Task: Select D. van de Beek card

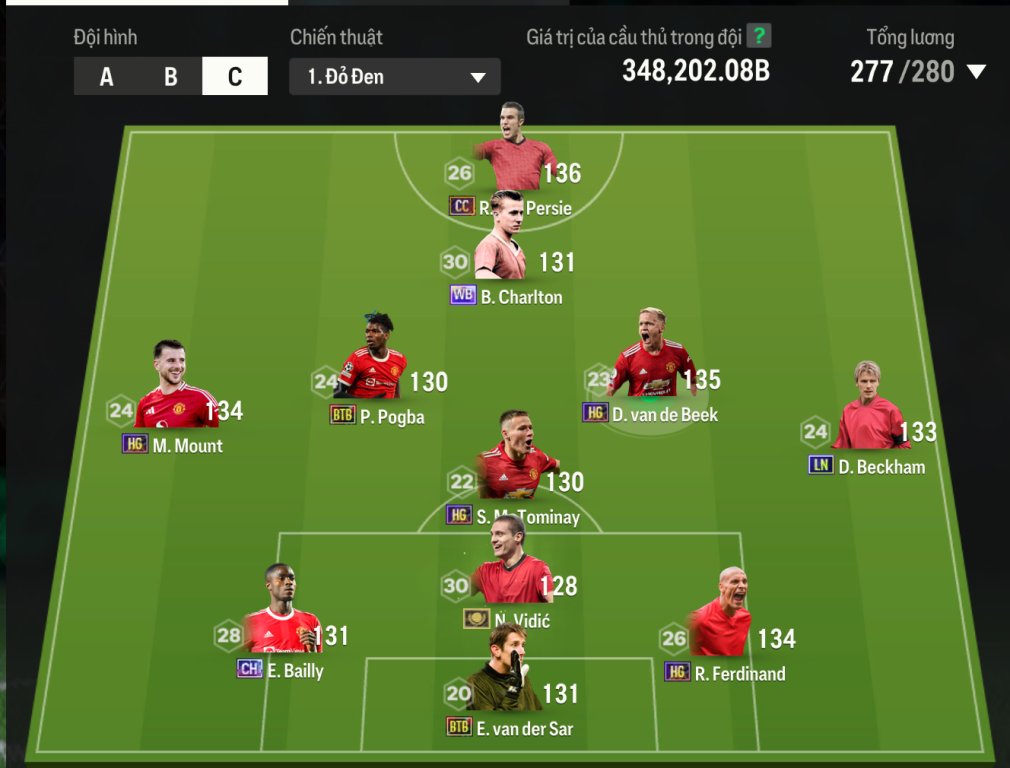Action: pos(652,365)
